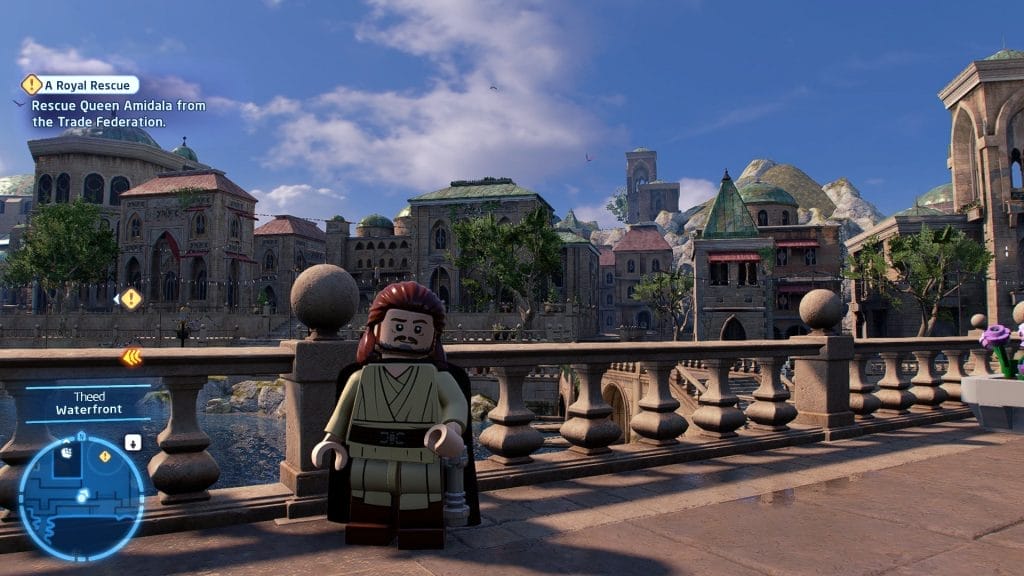Click the Theed Waterfront location label
1024x576 pixels.
(88, 402)
